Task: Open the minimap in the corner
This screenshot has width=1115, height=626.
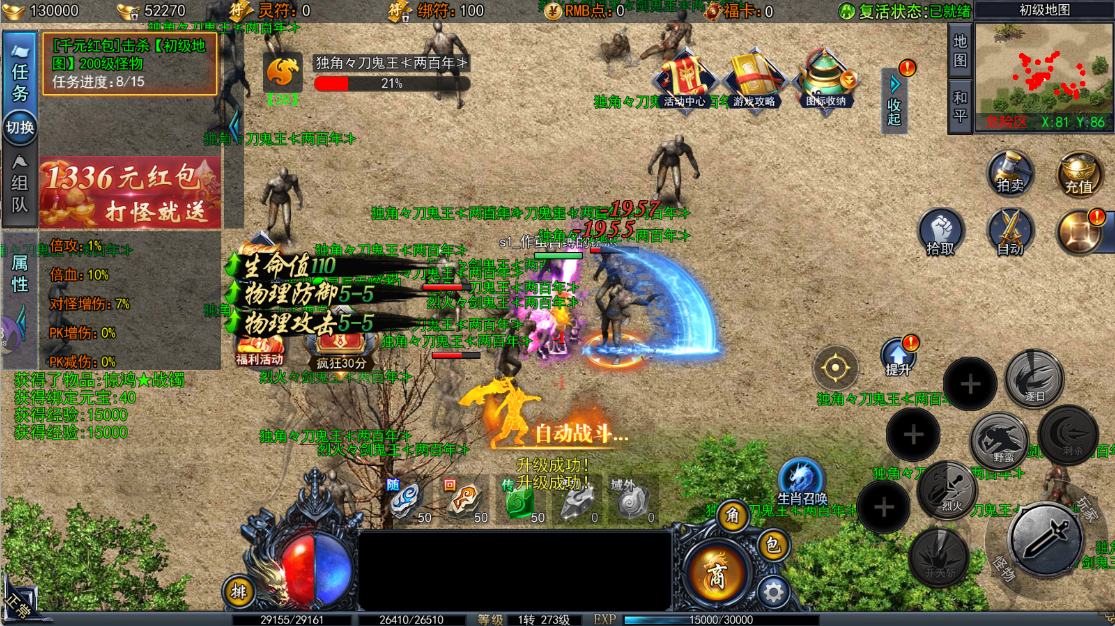Action: point(1043,72)
